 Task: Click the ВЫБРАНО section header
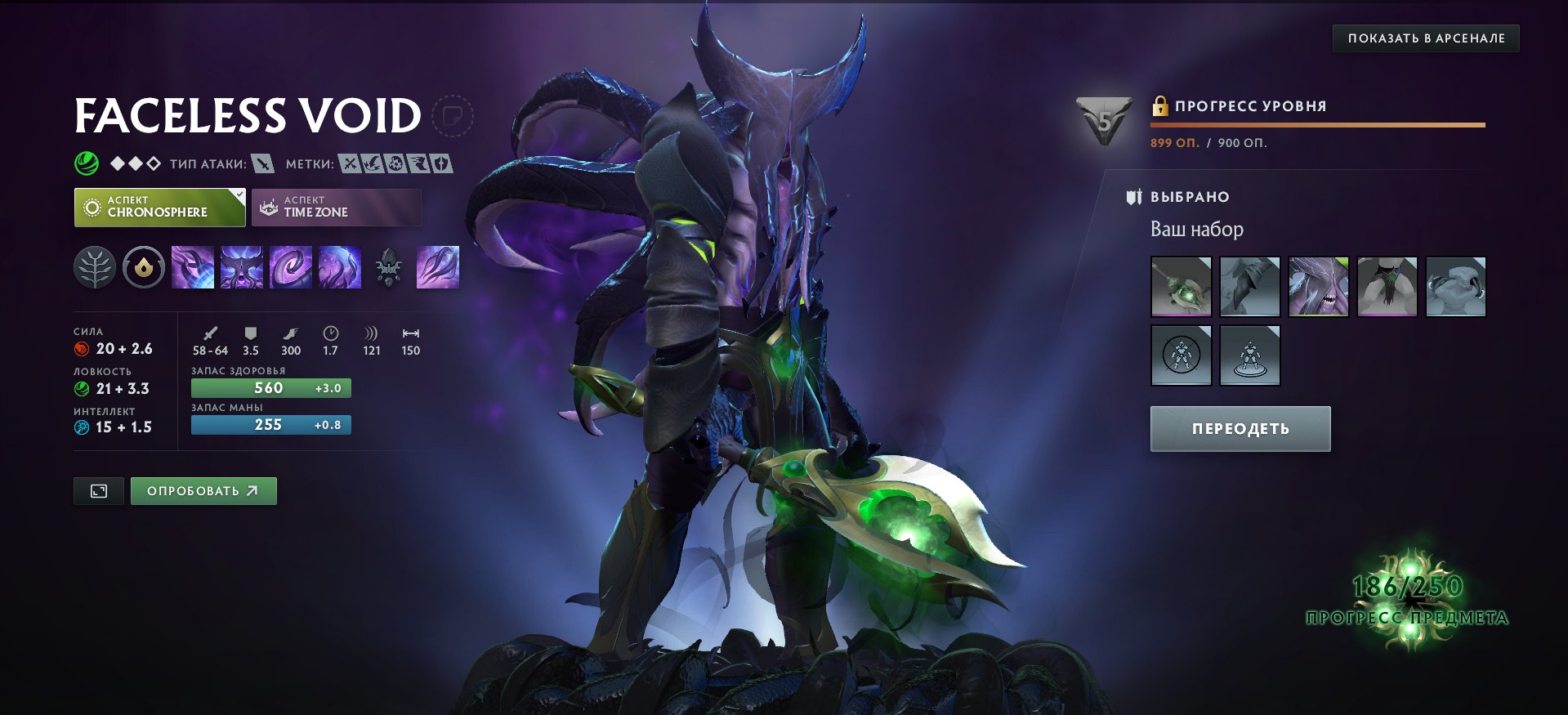click(x=1189, y=196)
